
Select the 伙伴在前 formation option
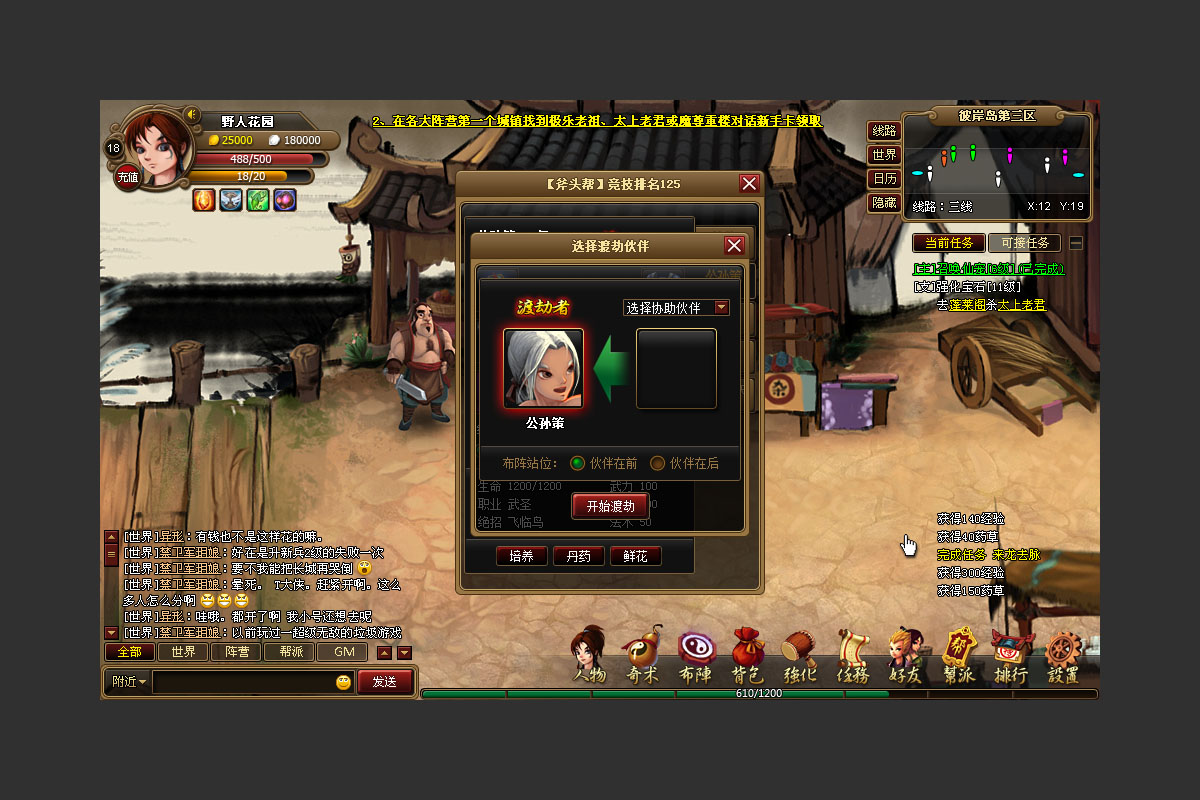(578, 463)
